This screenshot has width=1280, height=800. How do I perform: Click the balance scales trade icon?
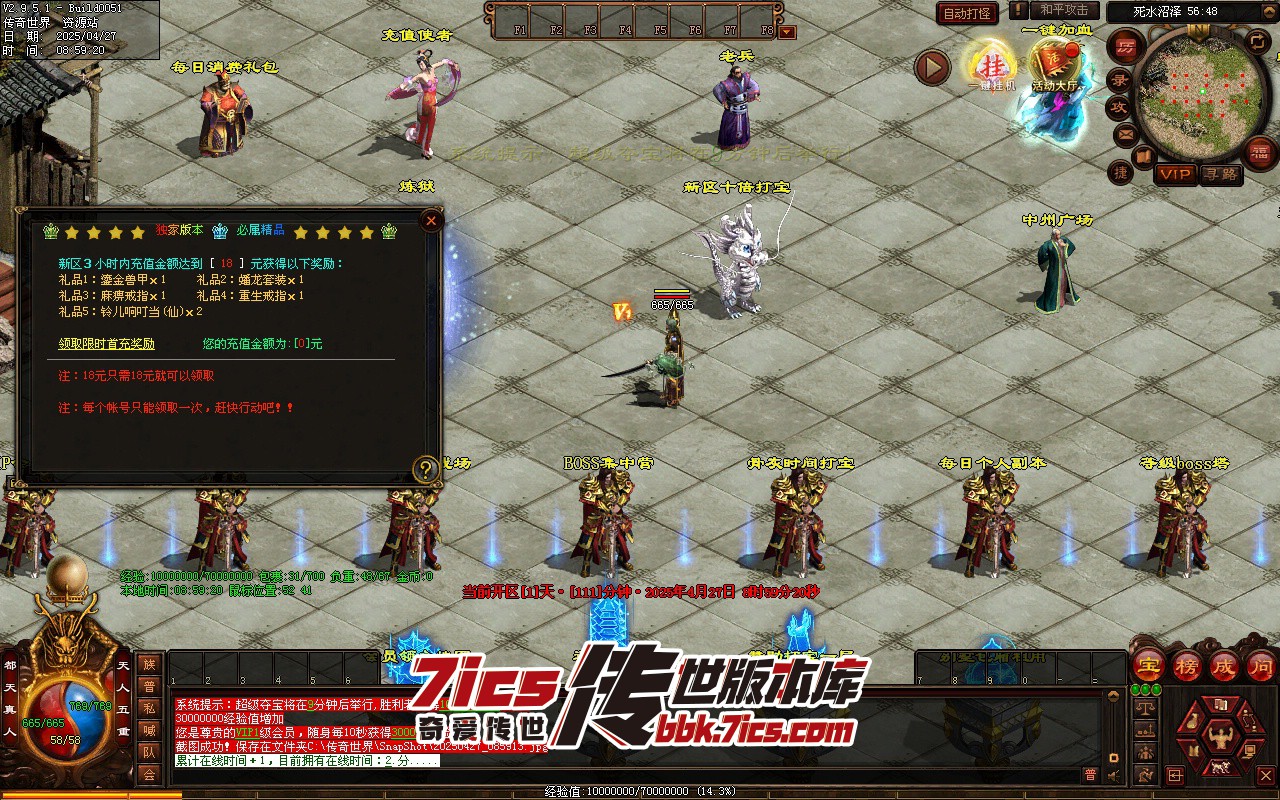point(1145,709)
